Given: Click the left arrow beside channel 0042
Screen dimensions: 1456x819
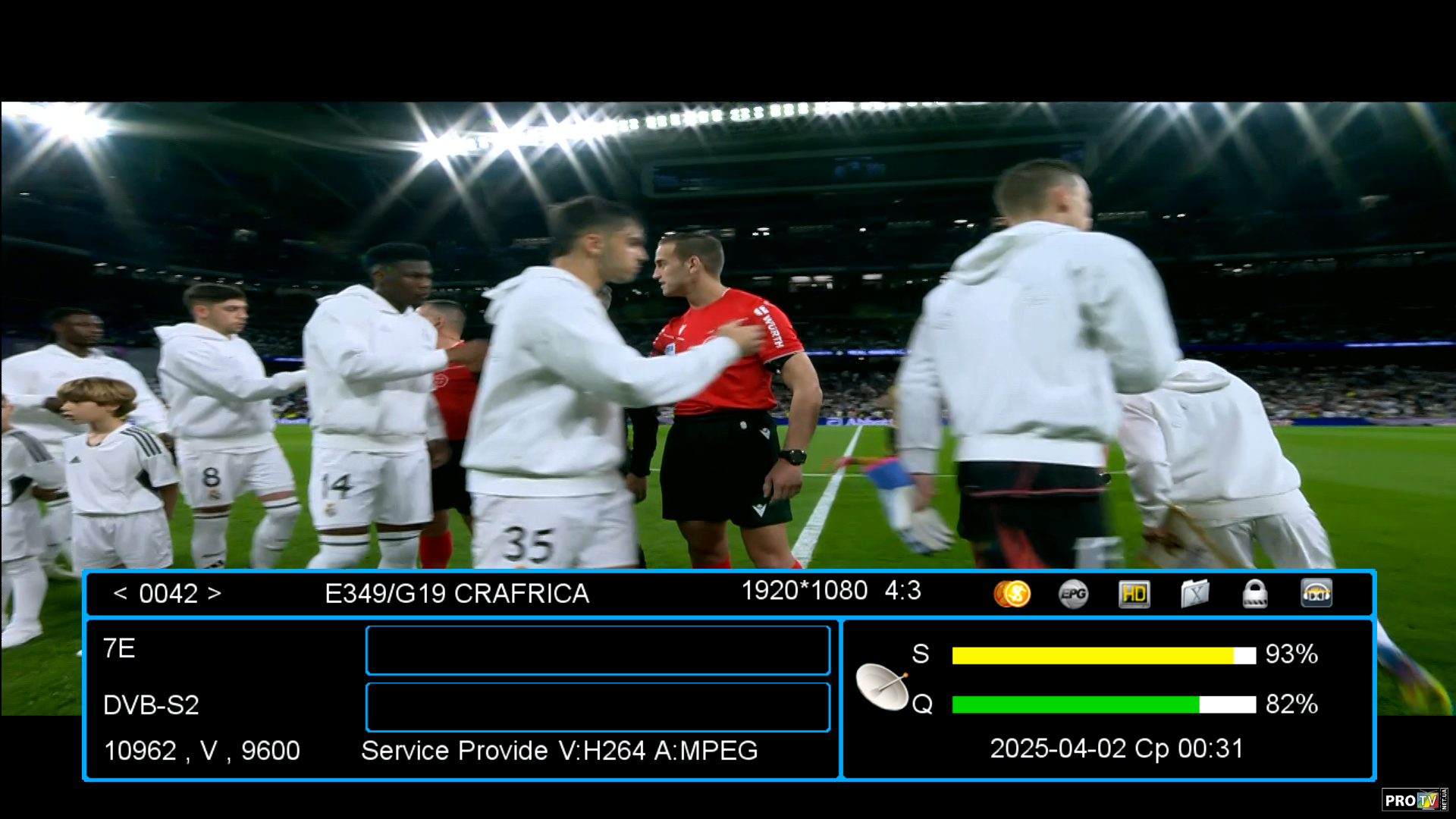Looking at the screenshot, I should (120, 593).
